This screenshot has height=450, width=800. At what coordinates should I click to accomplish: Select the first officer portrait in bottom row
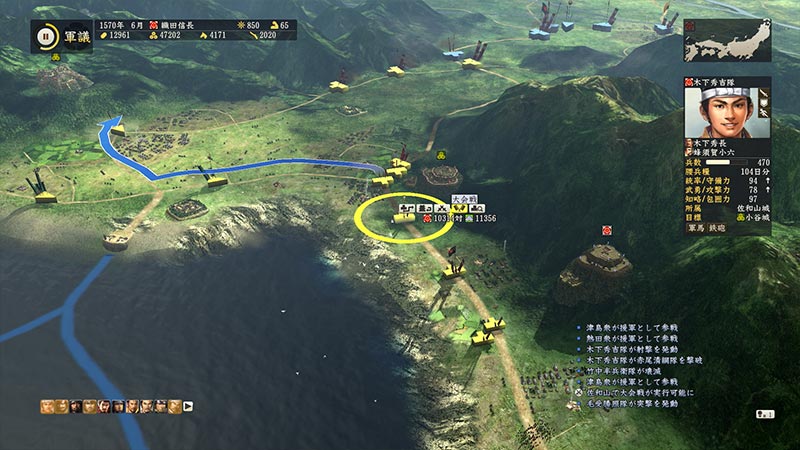47,406
